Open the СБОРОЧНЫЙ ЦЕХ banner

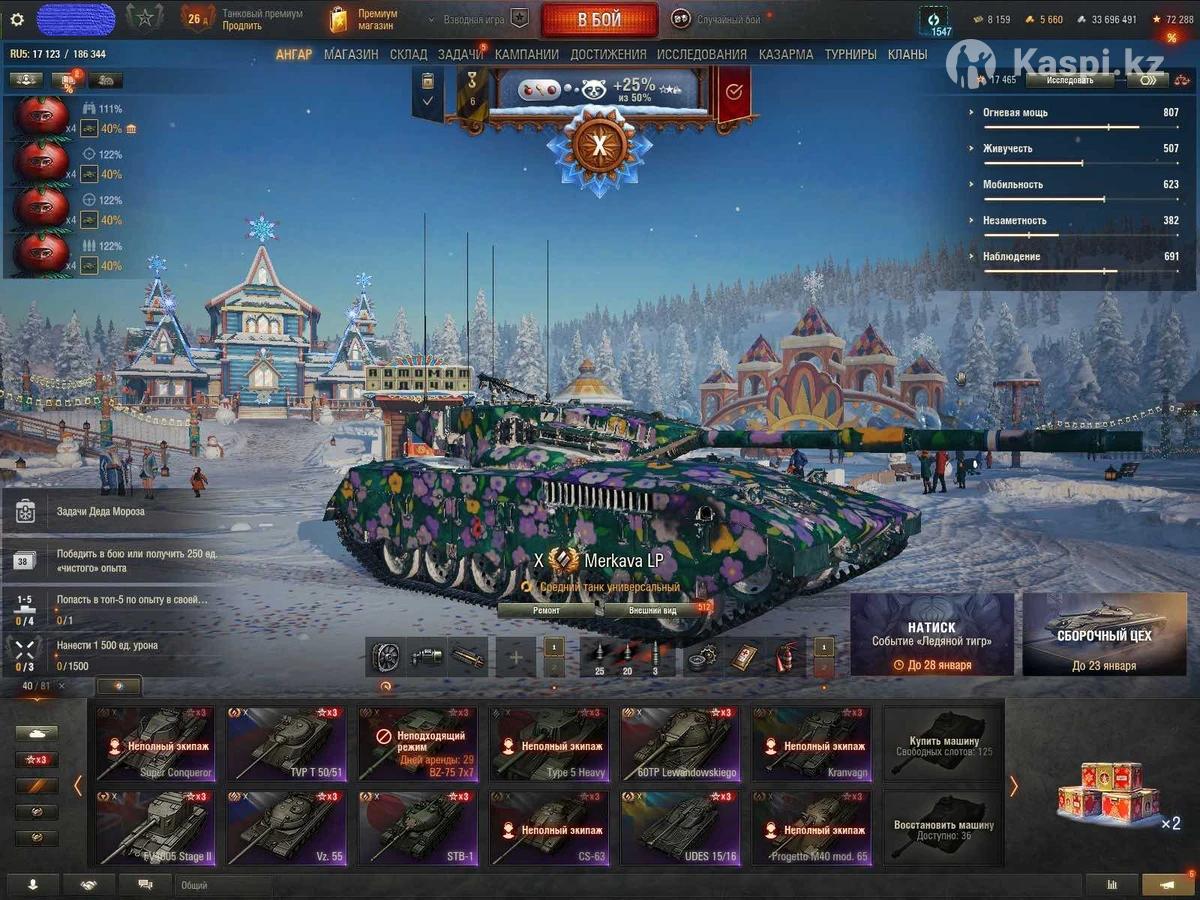pos(1104,634)
